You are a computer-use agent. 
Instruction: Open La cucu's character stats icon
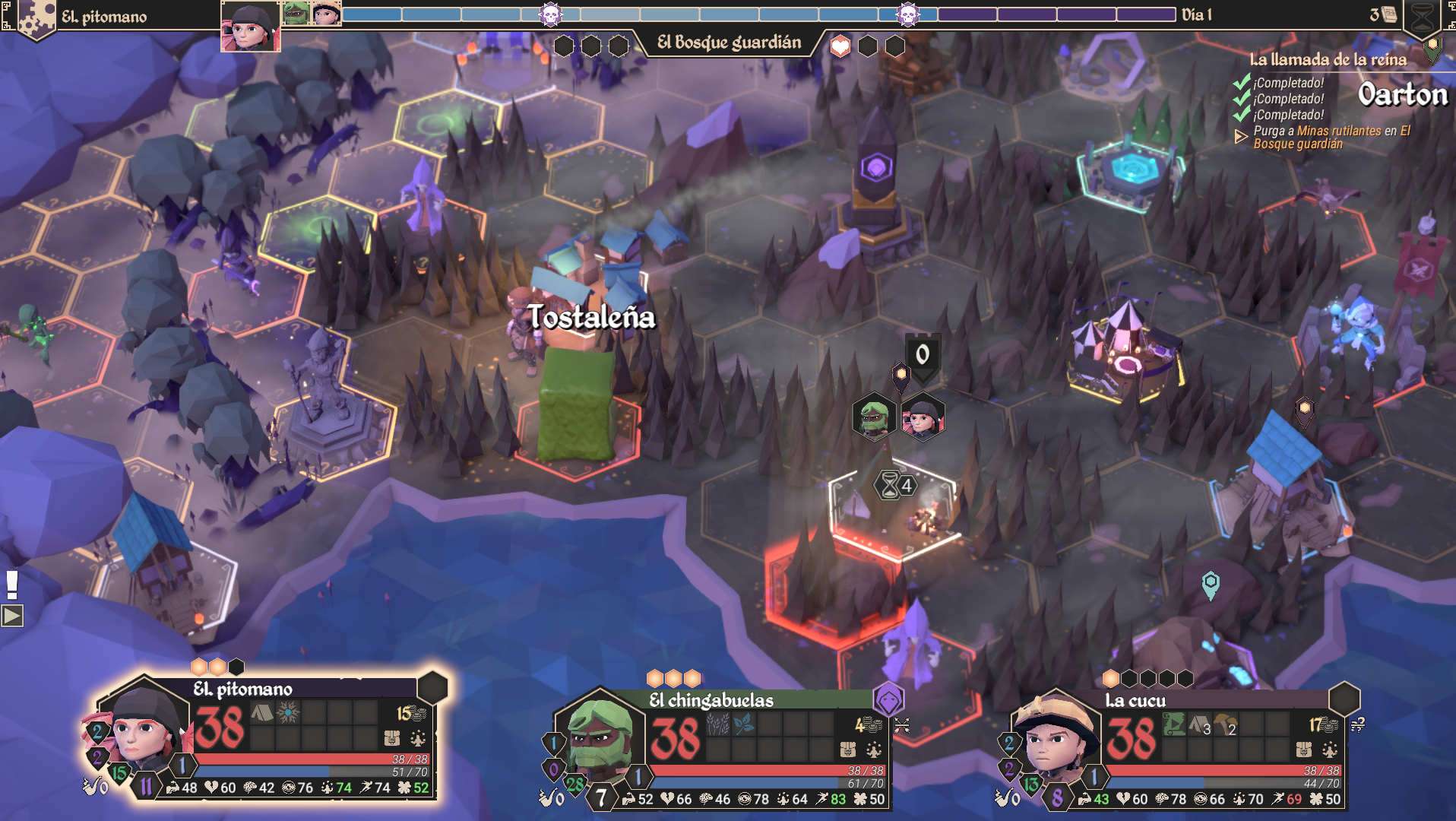coord(1329,750)
